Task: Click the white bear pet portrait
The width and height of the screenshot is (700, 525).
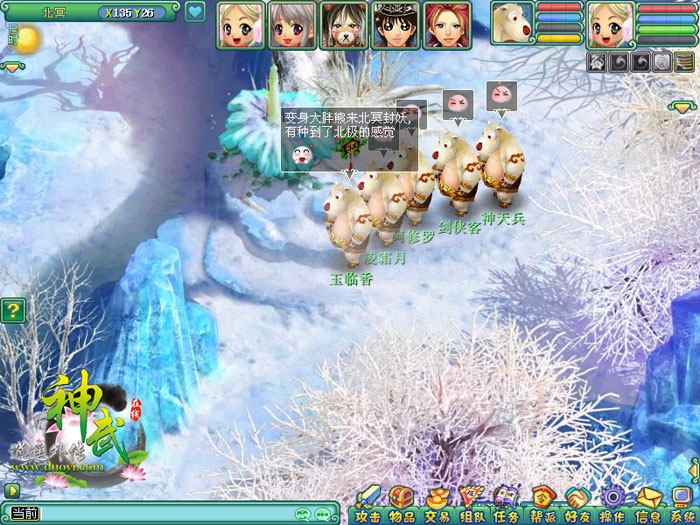Action: (x=512, y=23)
